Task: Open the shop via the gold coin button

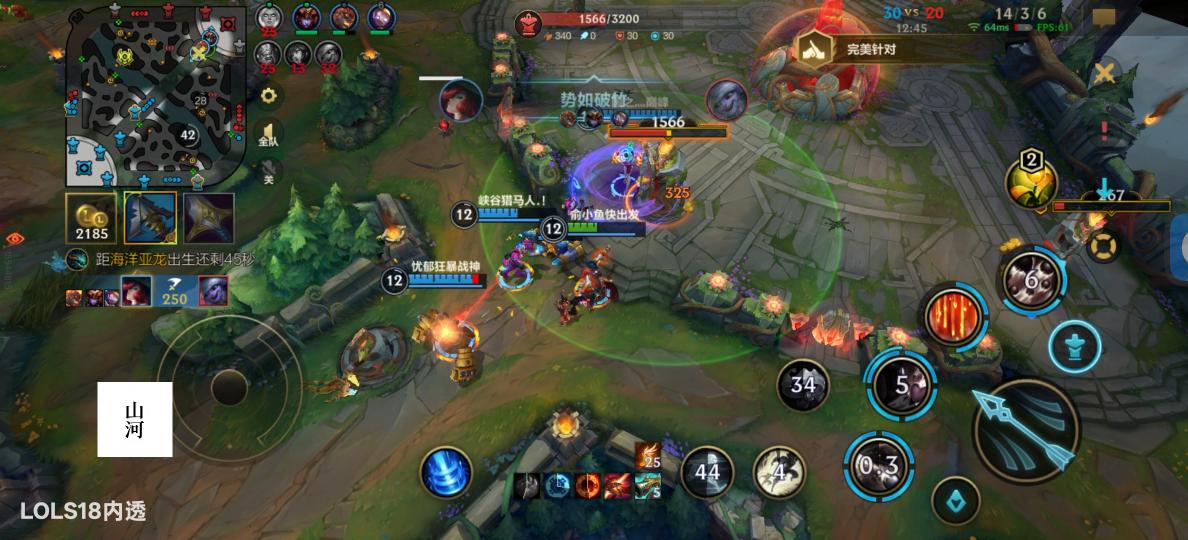Action: click(92, 218)
